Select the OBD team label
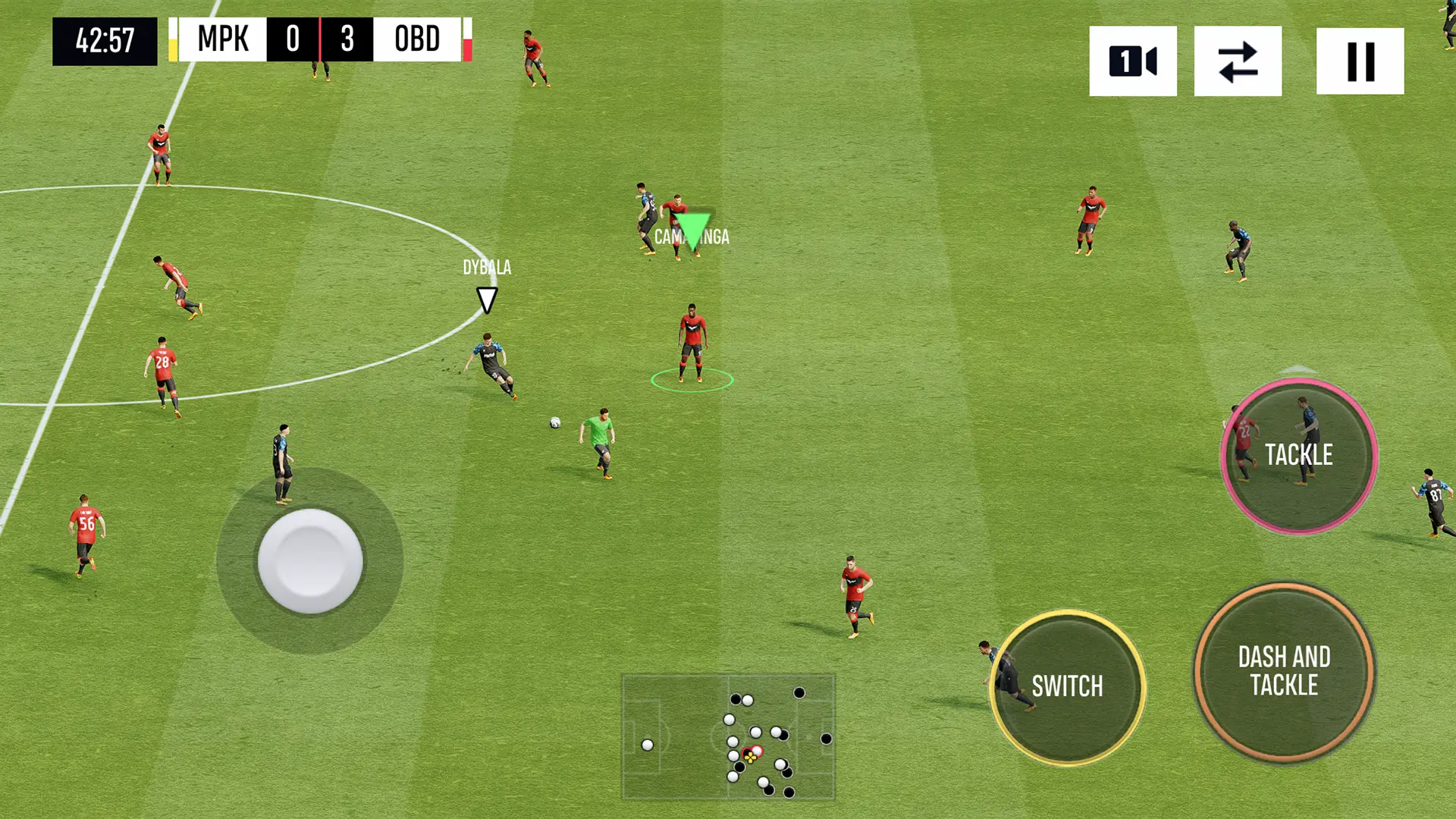This screenshot has height=819, width=1456. pos(418,39)
